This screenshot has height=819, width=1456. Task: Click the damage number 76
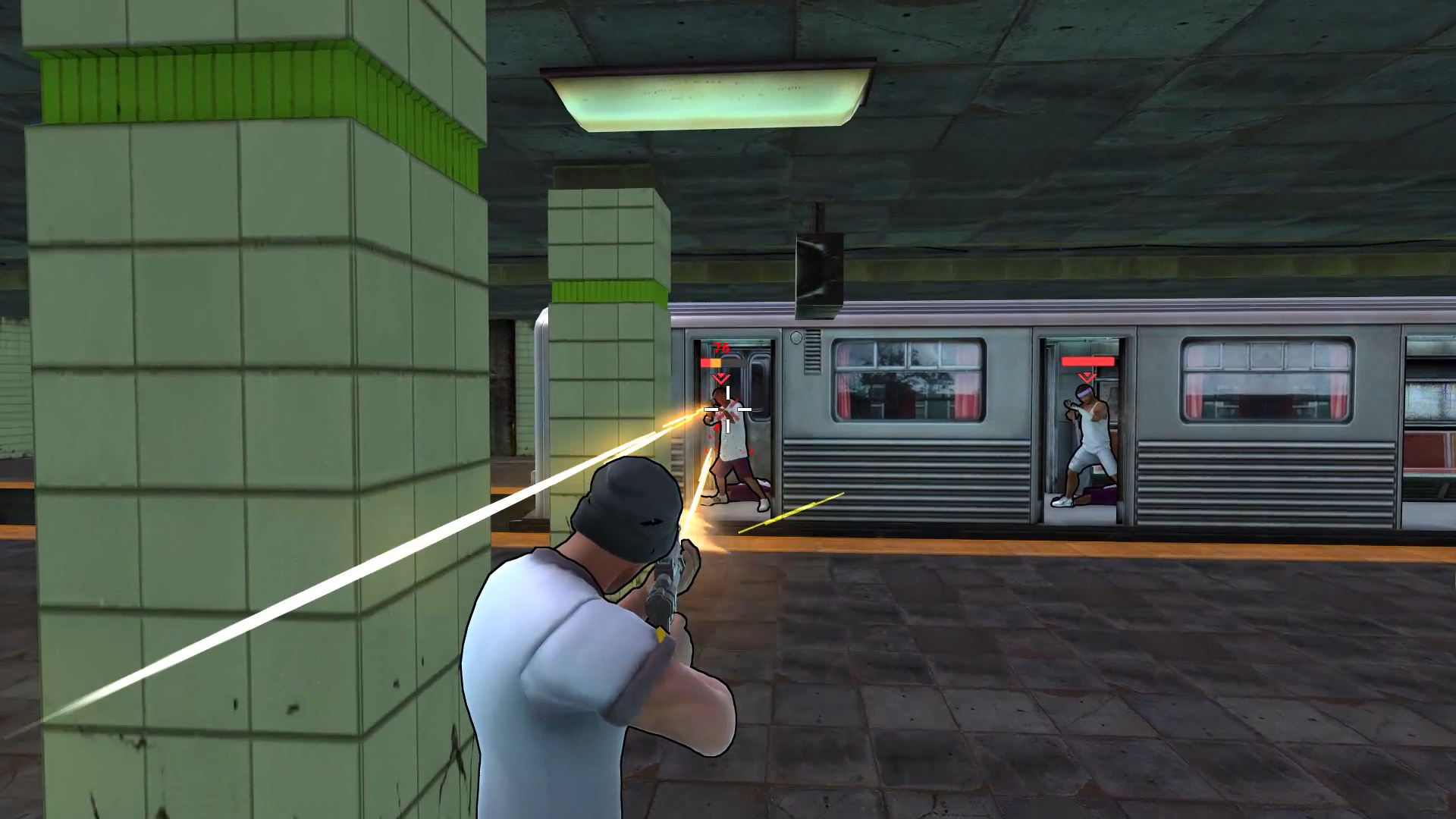pos(720,347)
